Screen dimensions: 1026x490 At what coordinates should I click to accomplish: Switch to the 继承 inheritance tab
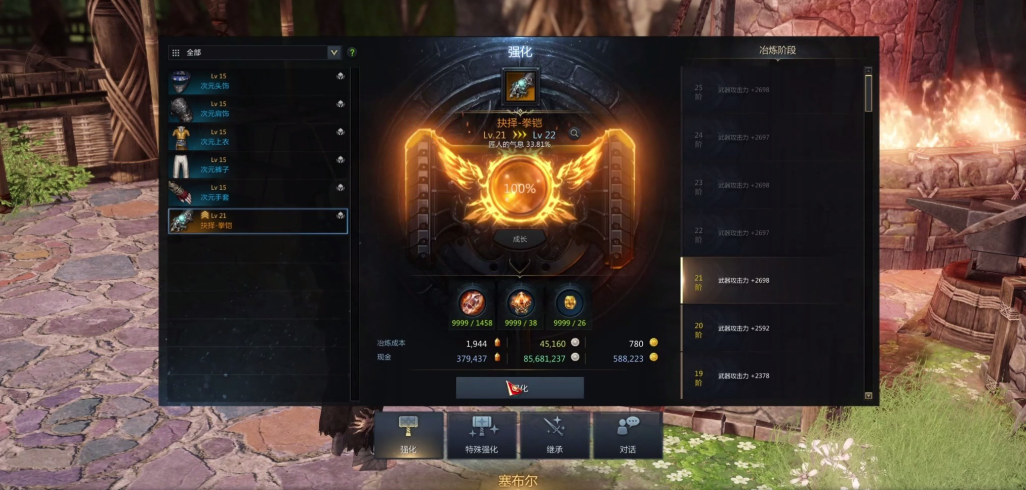[555, 435]
